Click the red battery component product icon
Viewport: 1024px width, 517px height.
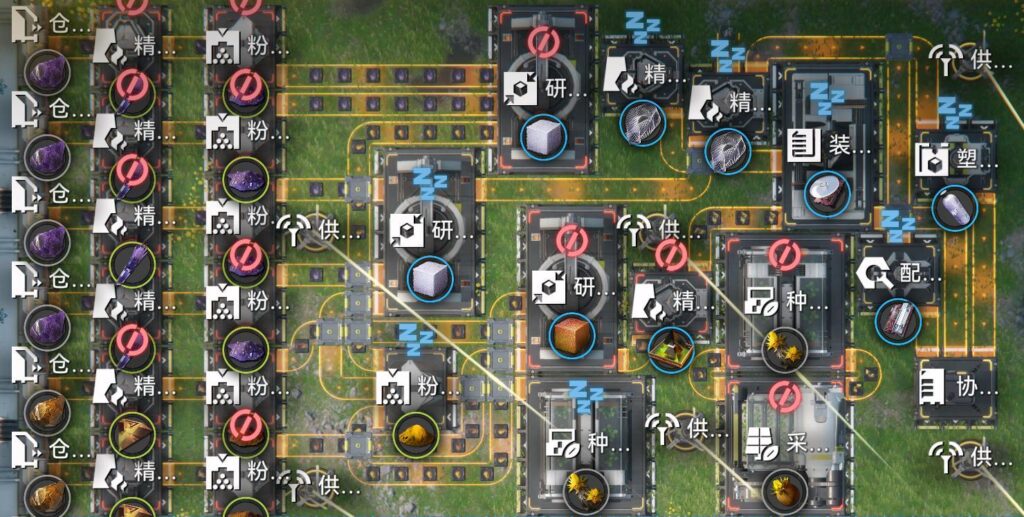tap(898, 320)
